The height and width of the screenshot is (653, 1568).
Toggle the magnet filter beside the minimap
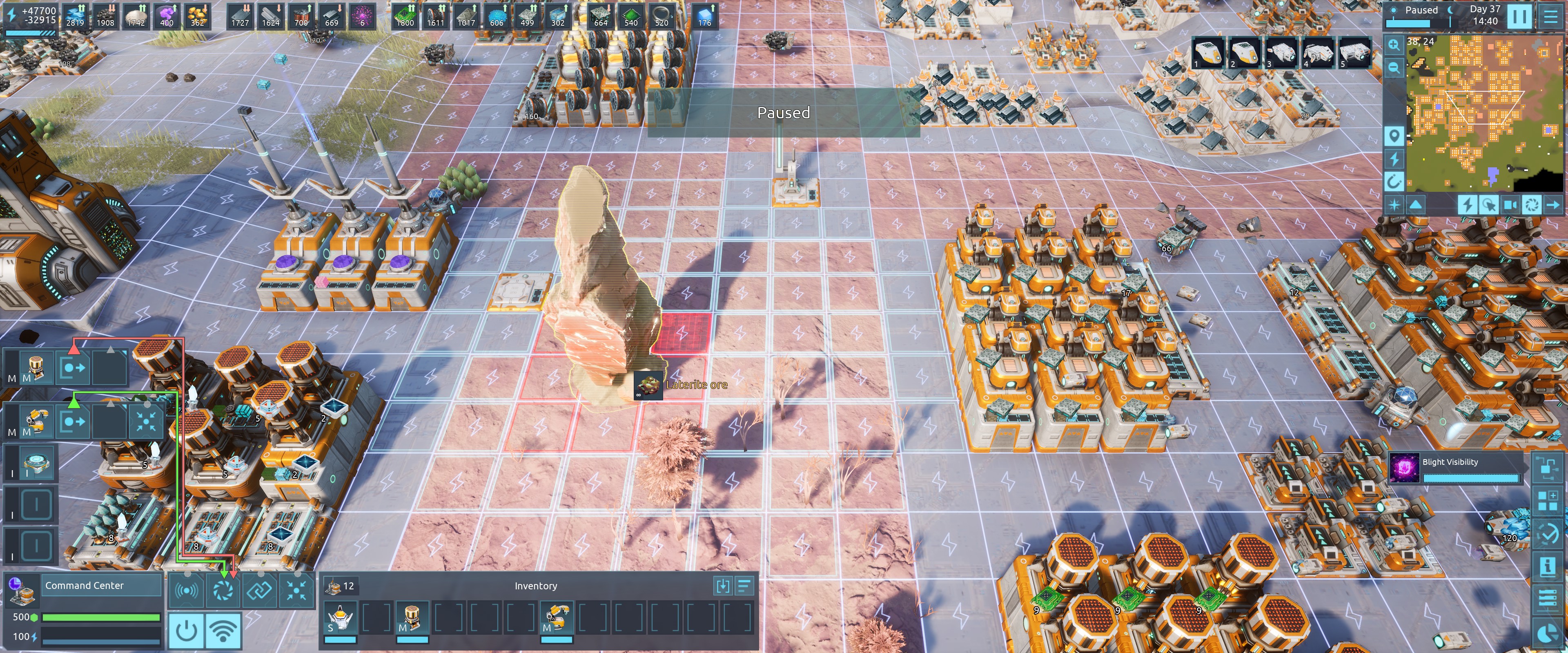point(1394,181)
